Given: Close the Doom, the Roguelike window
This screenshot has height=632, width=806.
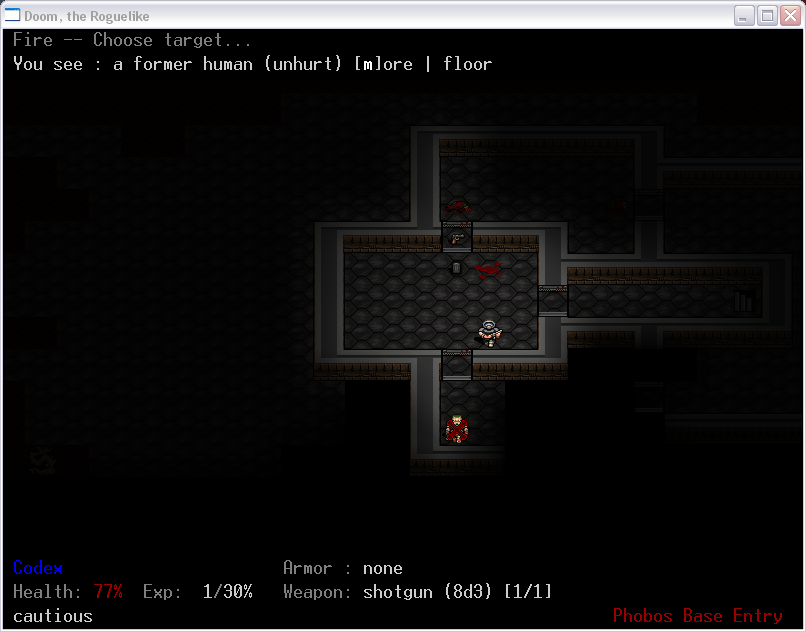Looking at the screenshot, I should point(789,15).
